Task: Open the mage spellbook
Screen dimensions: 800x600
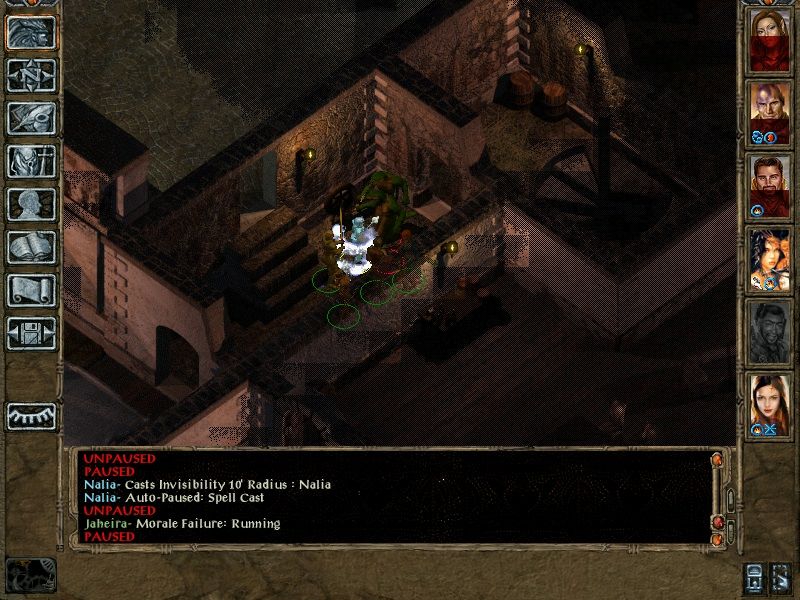Action: point(31,247)
